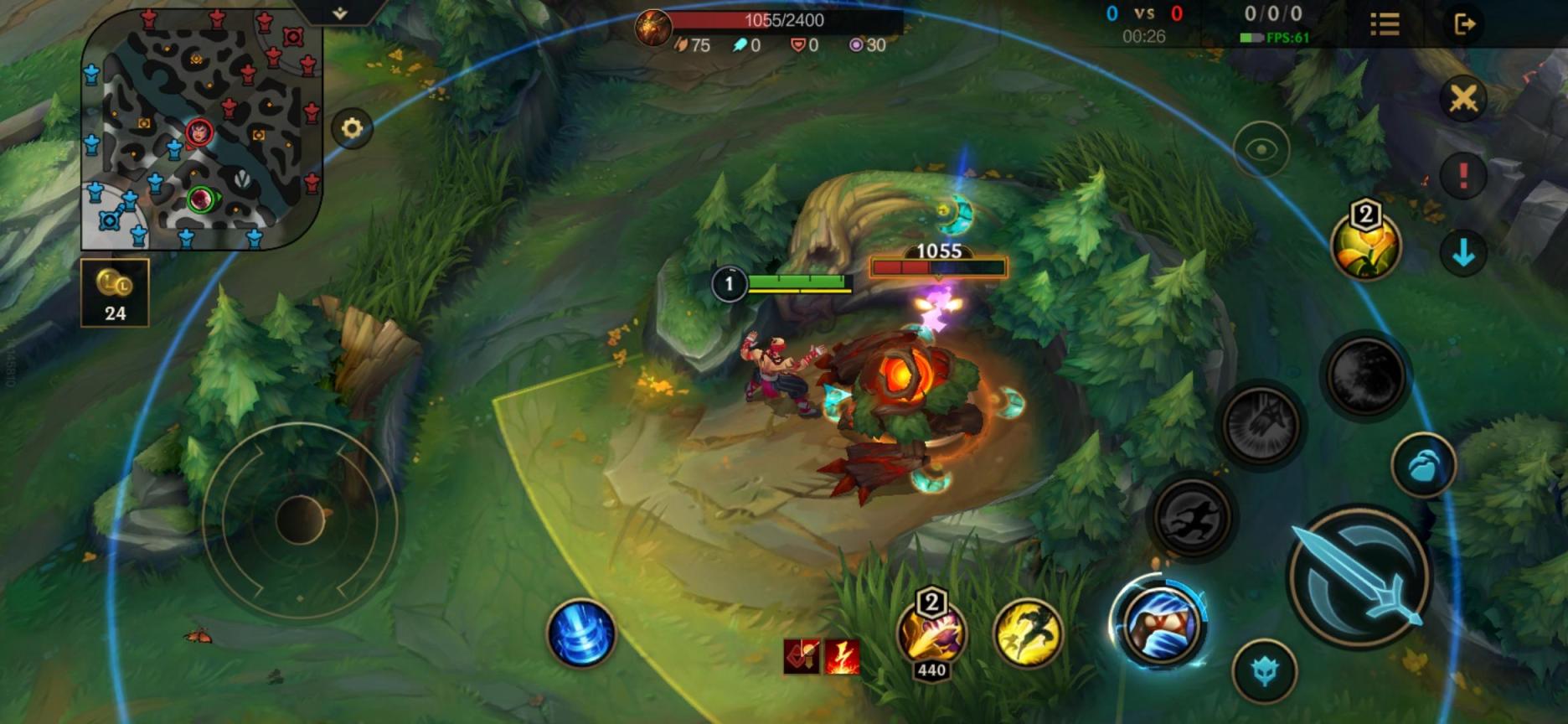Cast the yellow Flash summoner spell
1568x724 pixels.
tap(1028, 633)
